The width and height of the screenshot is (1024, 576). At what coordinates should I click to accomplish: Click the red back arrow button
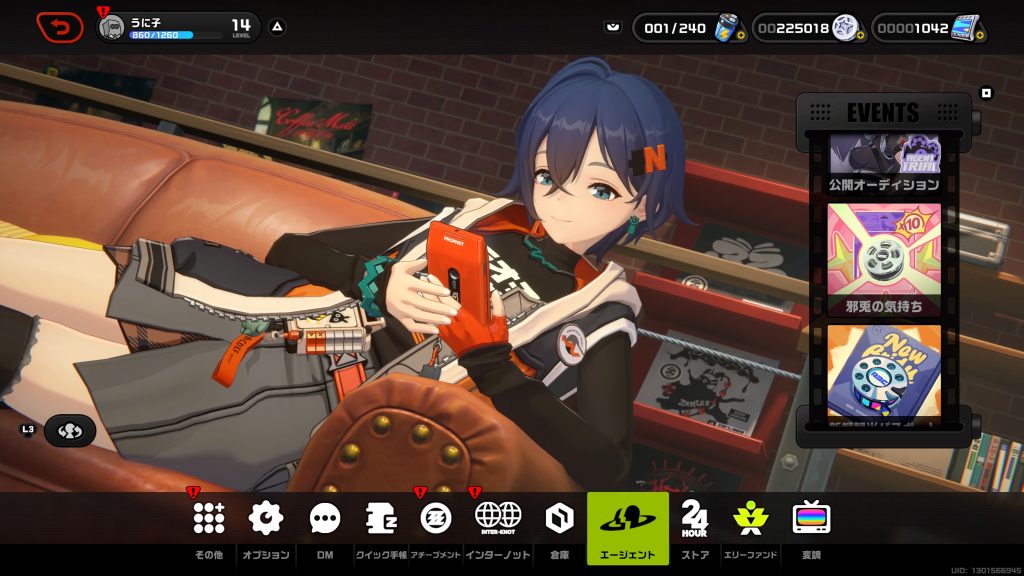click(x=60, y=27)
